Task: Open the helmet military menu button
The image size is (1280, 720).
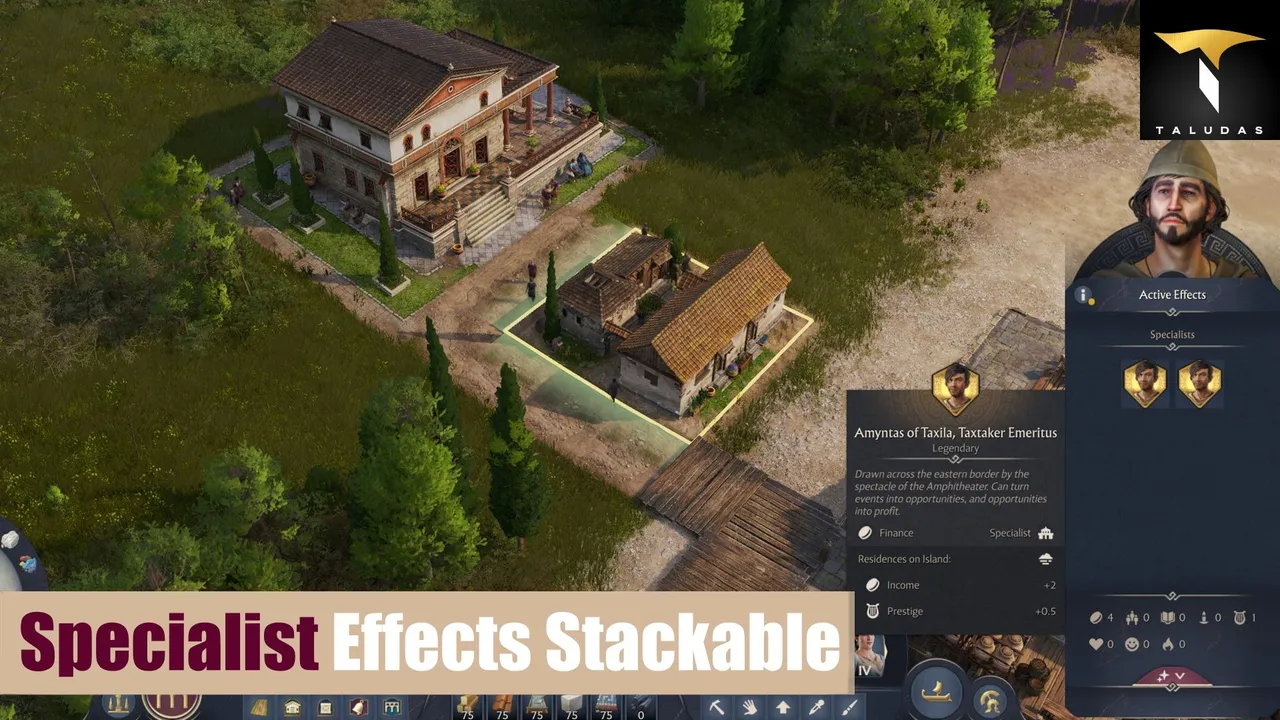Action: pyautogui.click(x=990, y=699)
